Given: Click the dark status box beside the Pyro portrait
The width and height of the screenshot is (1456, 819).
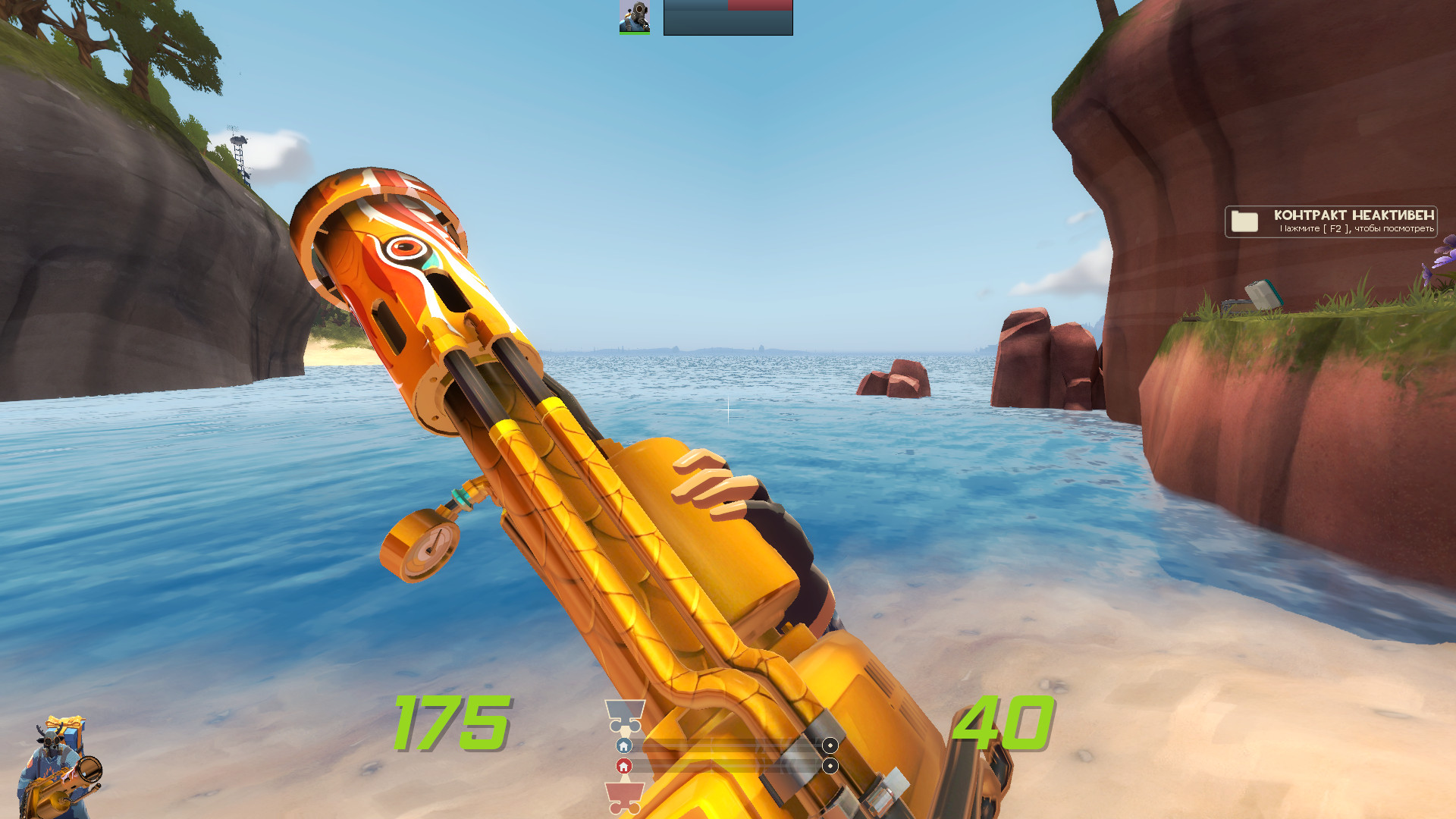Looking at the screenshot, I should pyautogui.click(x=728, y=23).
